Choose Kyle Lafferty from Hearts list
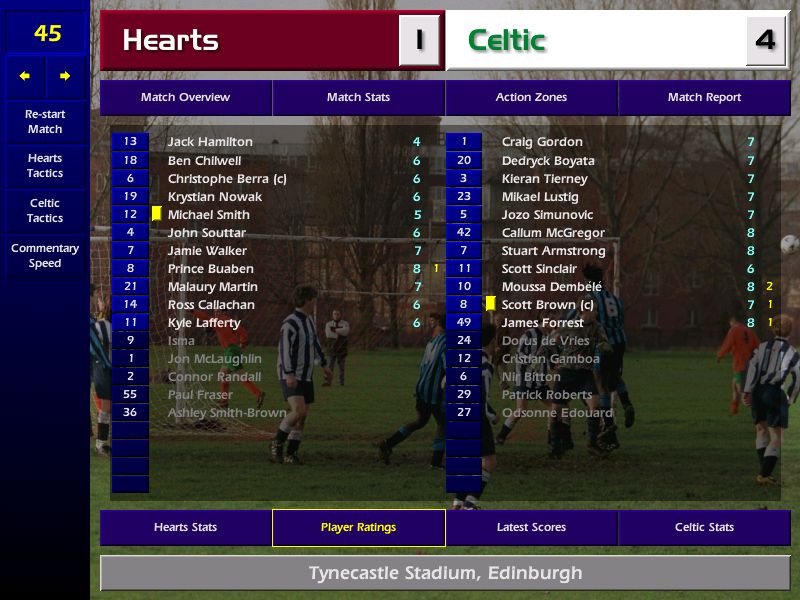800x600 pixels. [204, 323]
